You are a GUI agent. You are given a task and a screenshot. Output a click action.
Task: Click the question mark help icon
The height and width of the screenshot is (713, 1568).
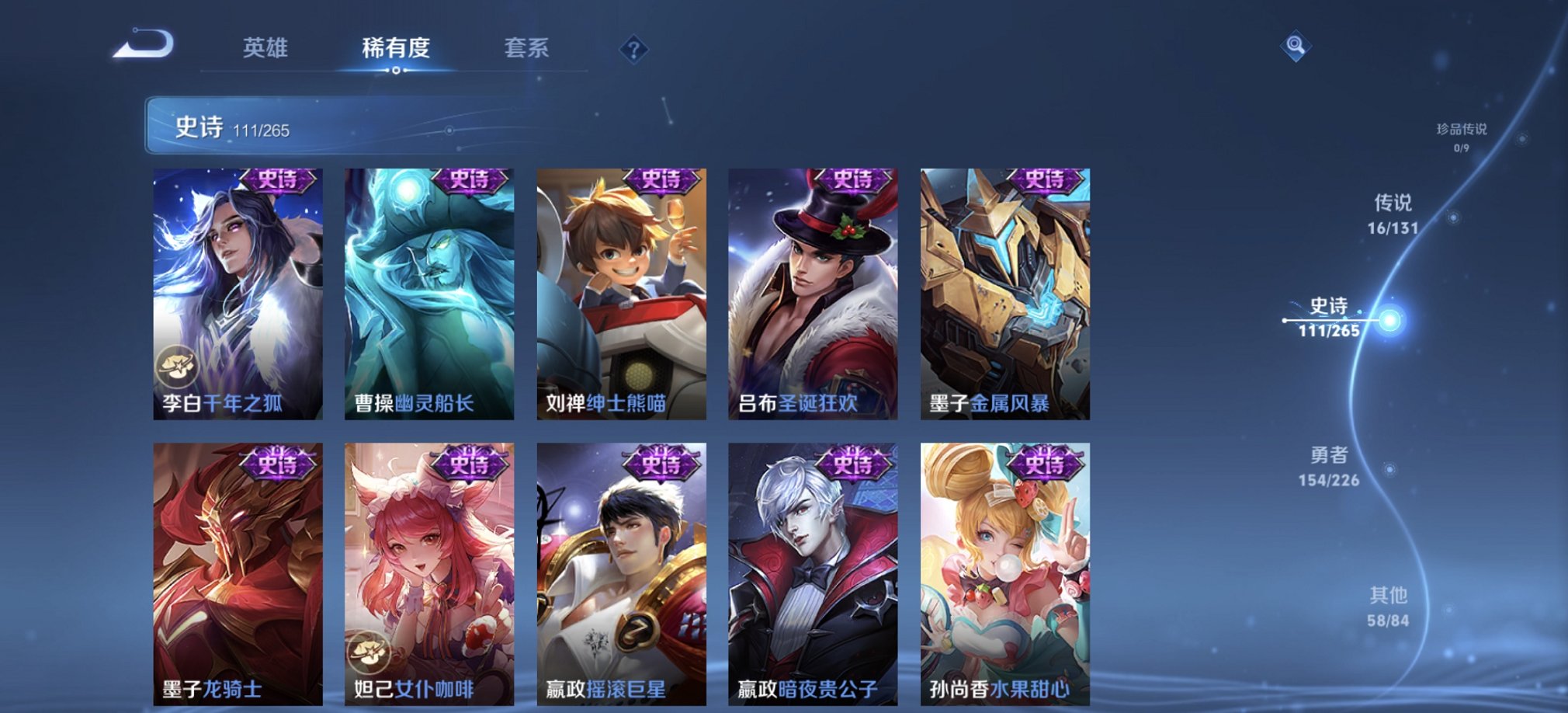point(637,52)
